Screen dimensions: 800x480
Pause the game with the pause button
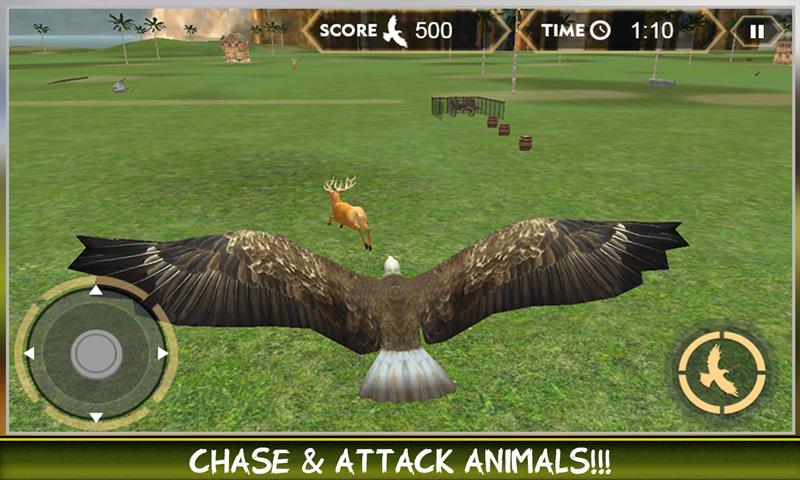coord(757,31)
